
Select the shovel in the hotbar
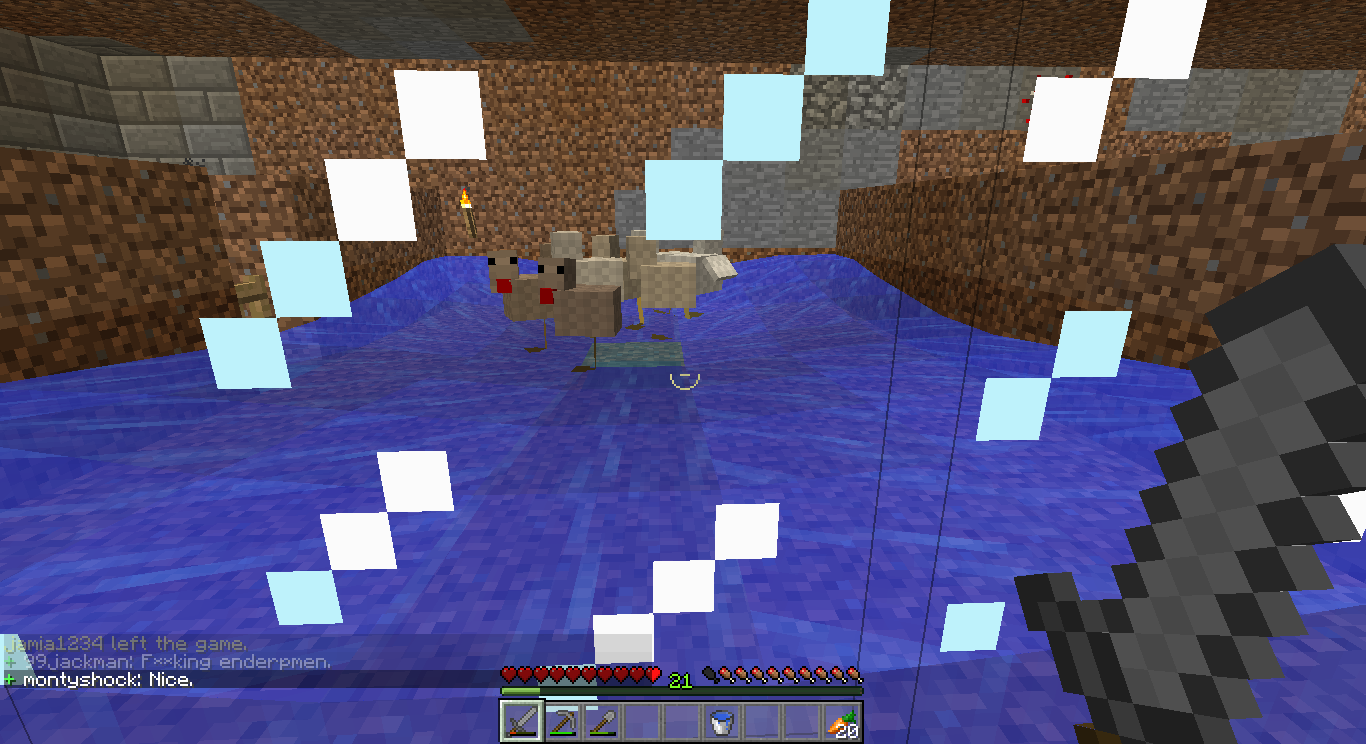(x=601, y=720)
